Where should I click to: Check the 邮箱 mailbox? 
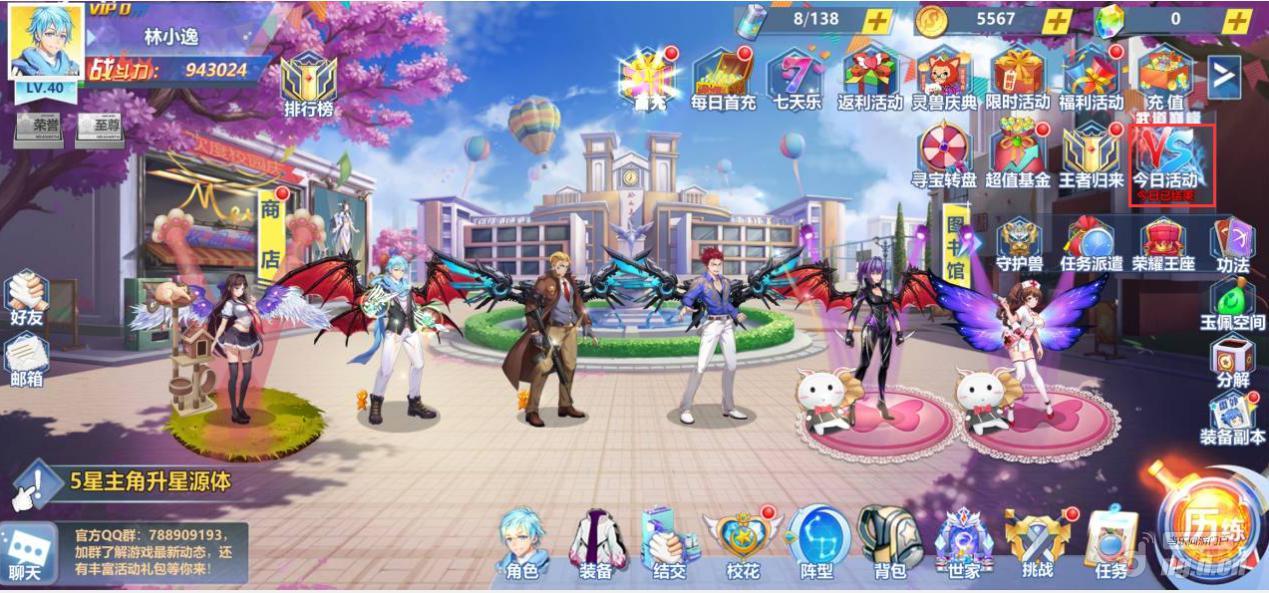click(27, 358)
